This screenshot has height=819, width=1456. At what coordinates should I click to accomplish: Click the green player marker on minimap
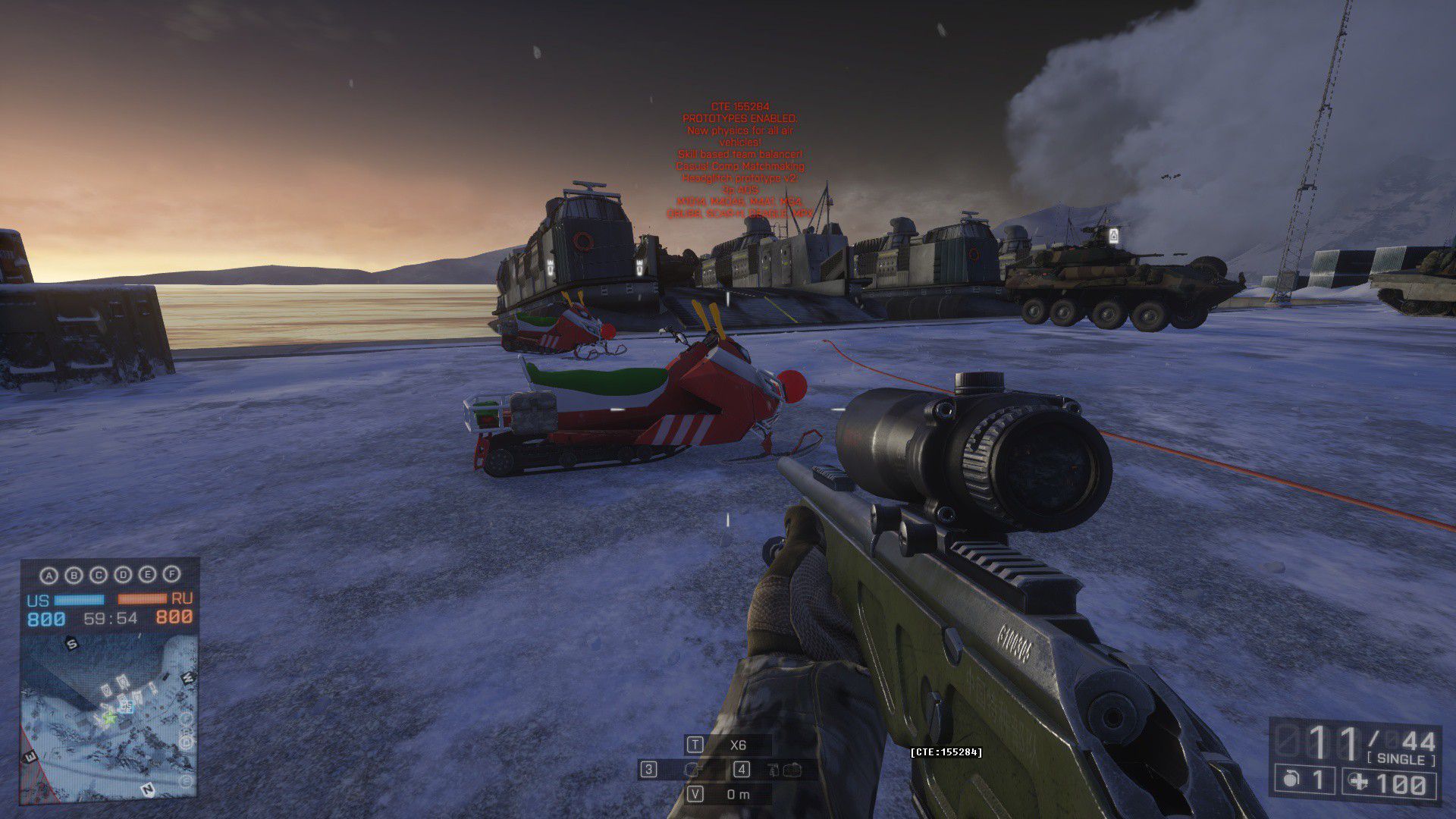(x=109, y=717)
